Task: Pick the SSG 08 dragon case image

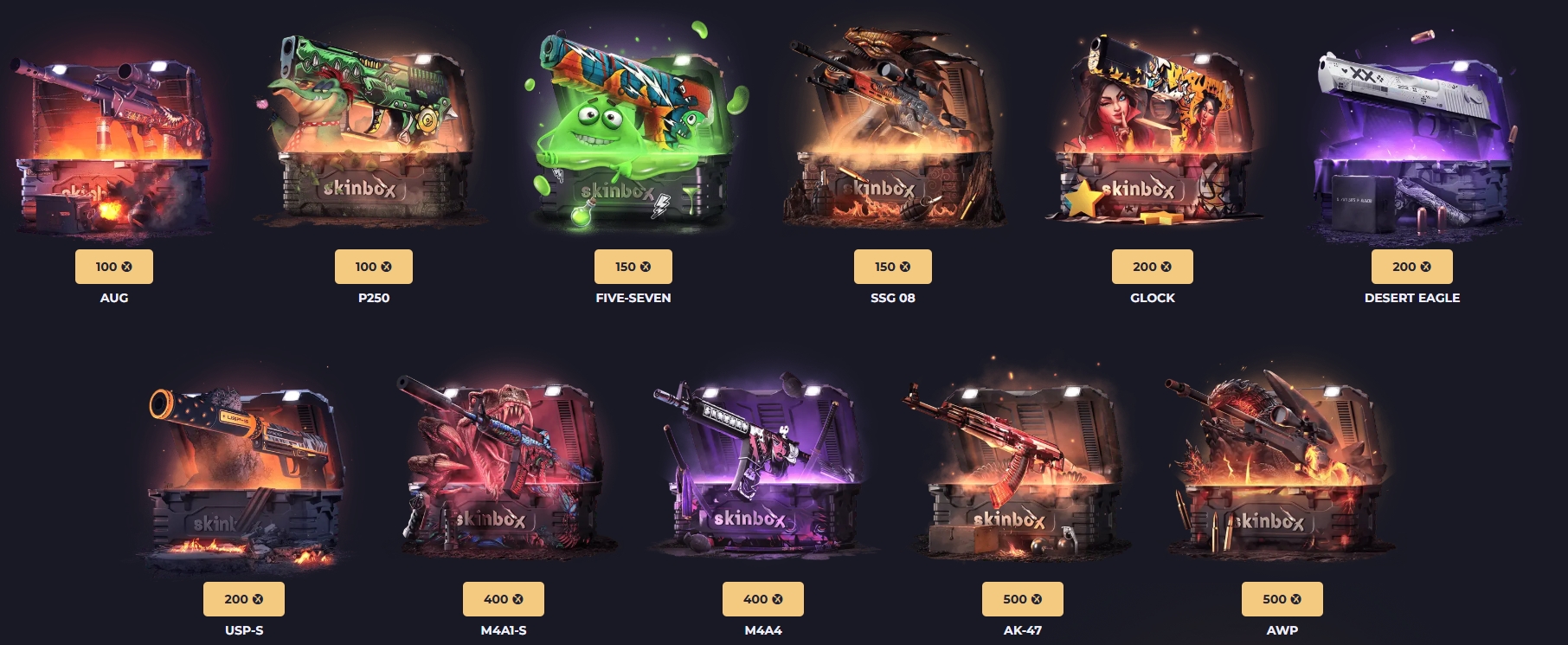Action: coord(892,134)
